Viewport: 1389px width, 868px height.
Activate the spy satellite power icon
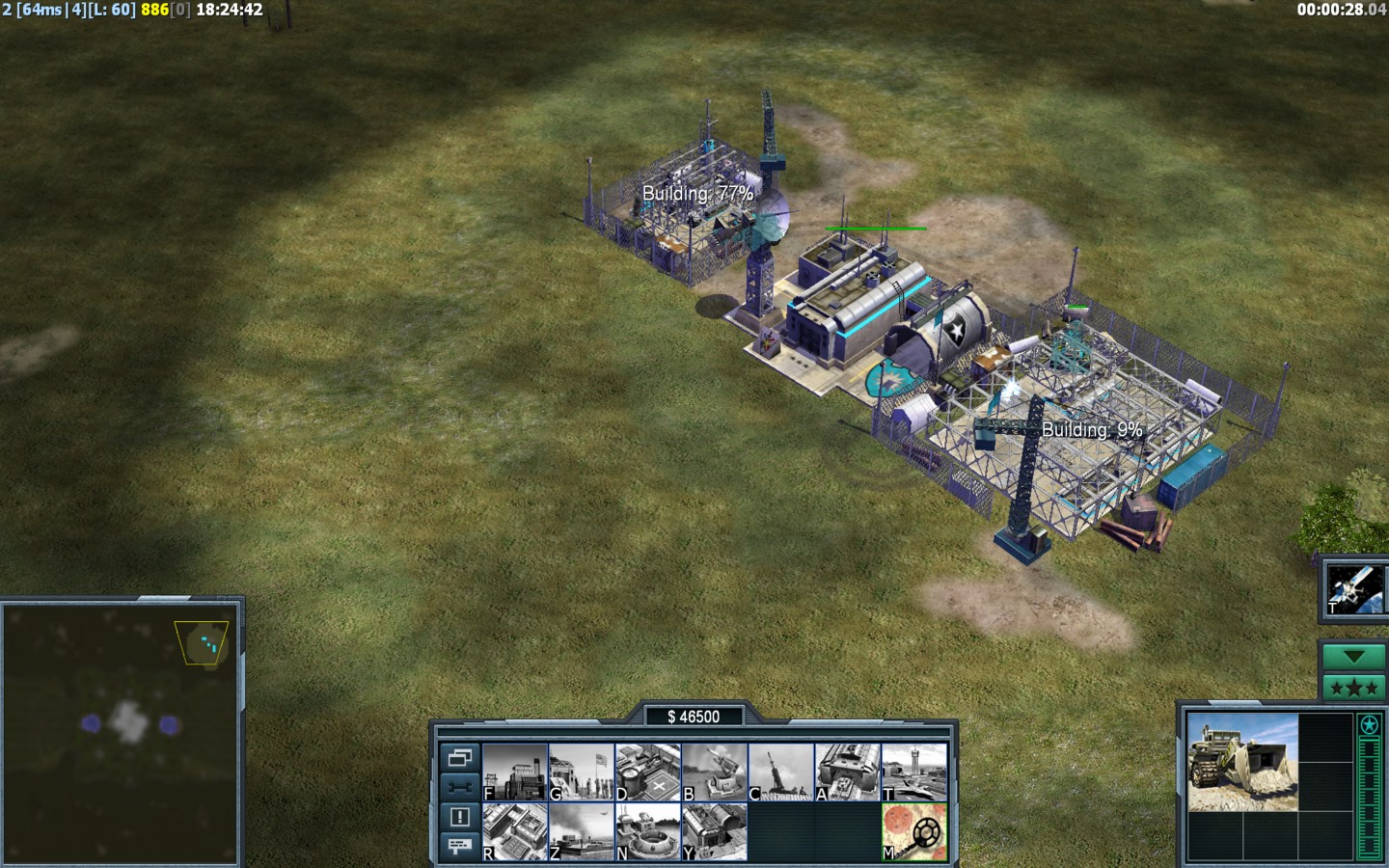tap(1353, 587)
